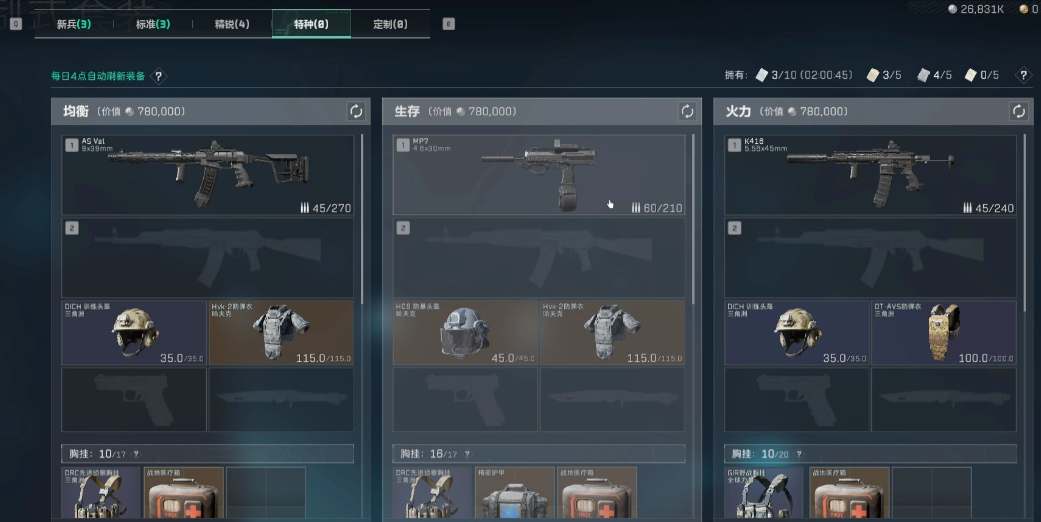Refresh the 生存 loadout
The width and height of the screenshot is (1041, 522).
(687, 111)
